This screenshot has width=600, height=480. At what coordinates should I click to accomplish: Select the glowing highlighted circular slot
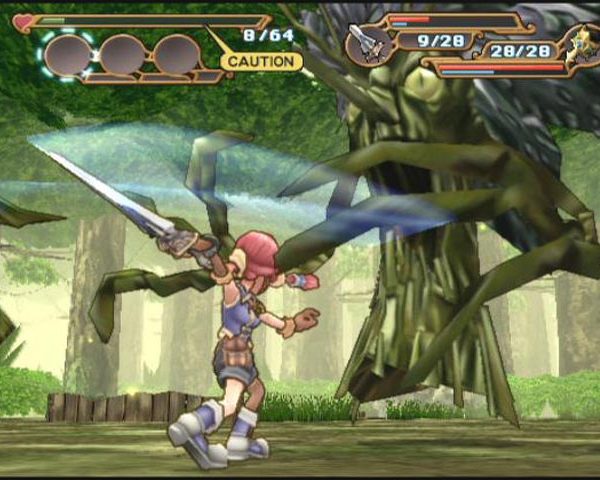[66, 54]
